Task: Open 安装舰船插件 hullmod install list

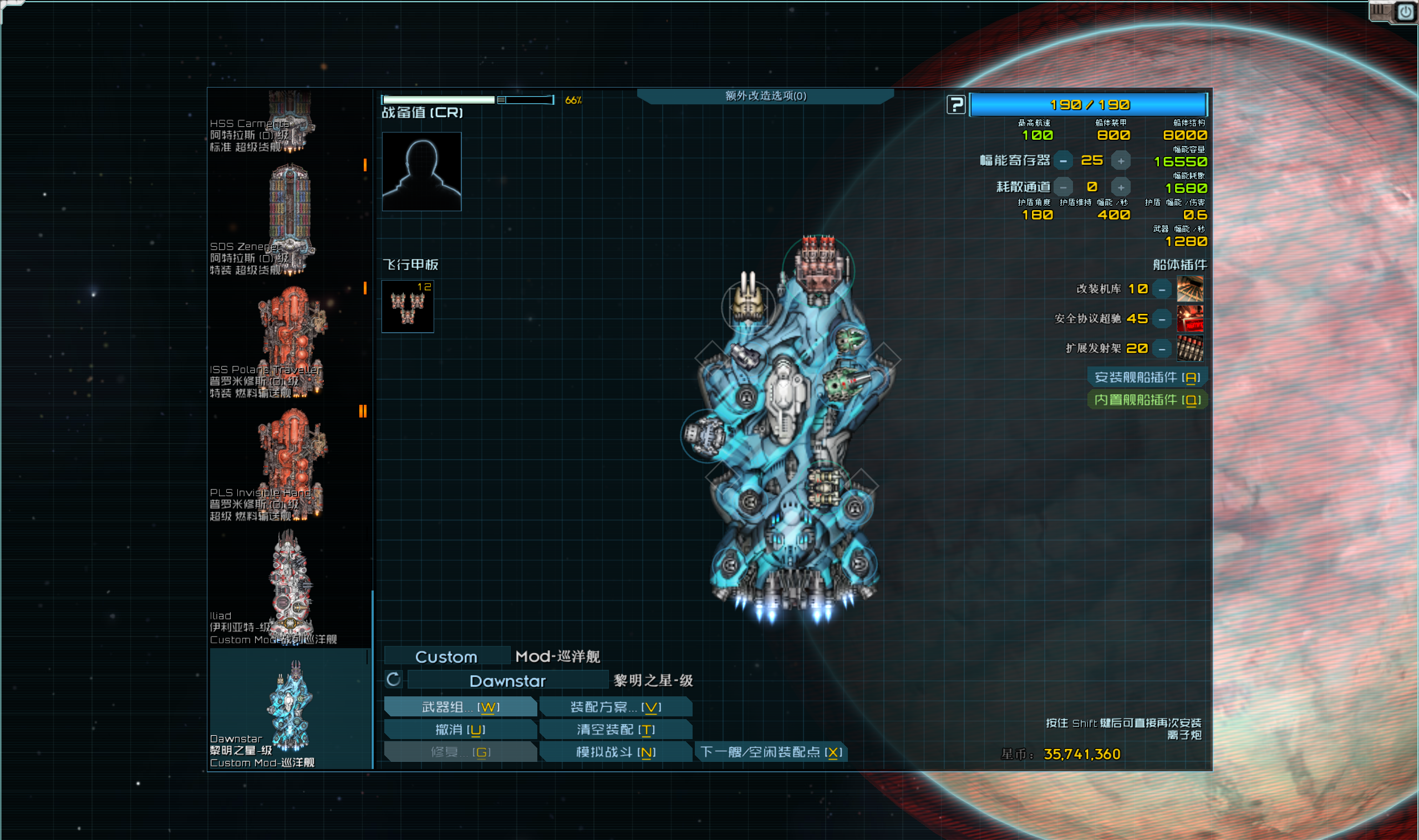Action: 1147,378
